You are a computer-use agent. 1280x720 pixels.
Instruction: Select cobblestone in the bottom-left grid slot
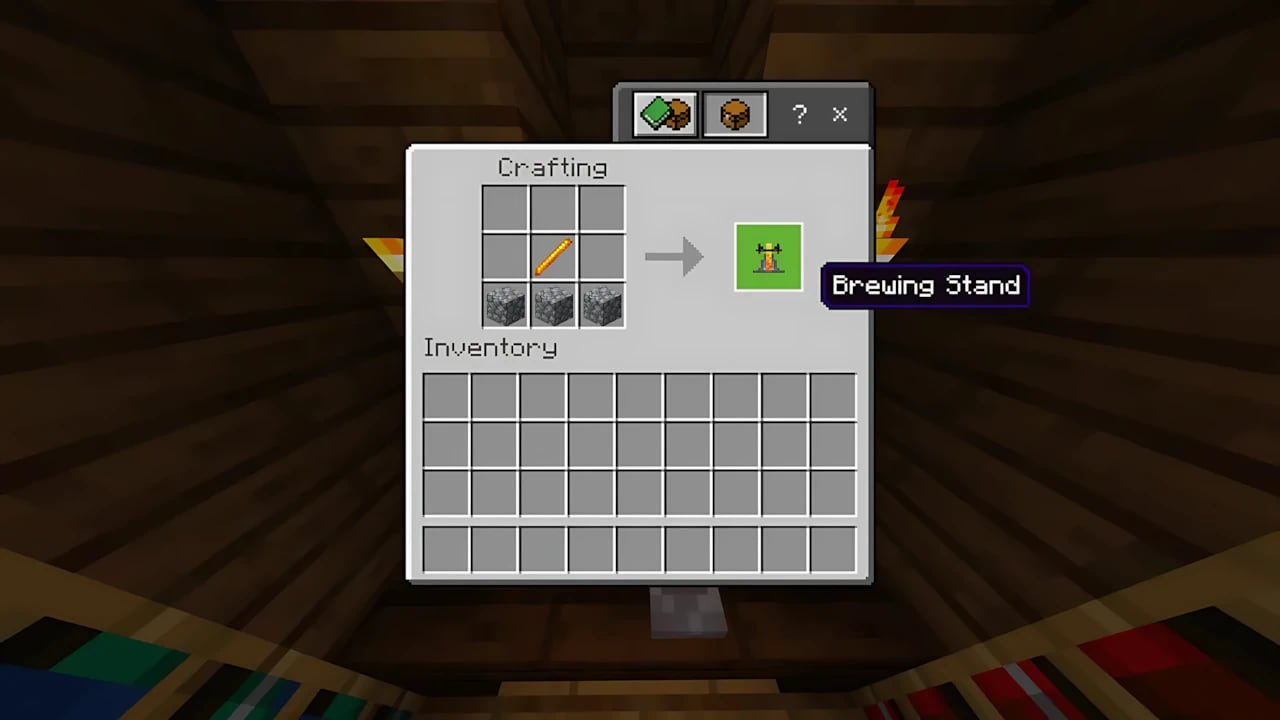(505, 305)
